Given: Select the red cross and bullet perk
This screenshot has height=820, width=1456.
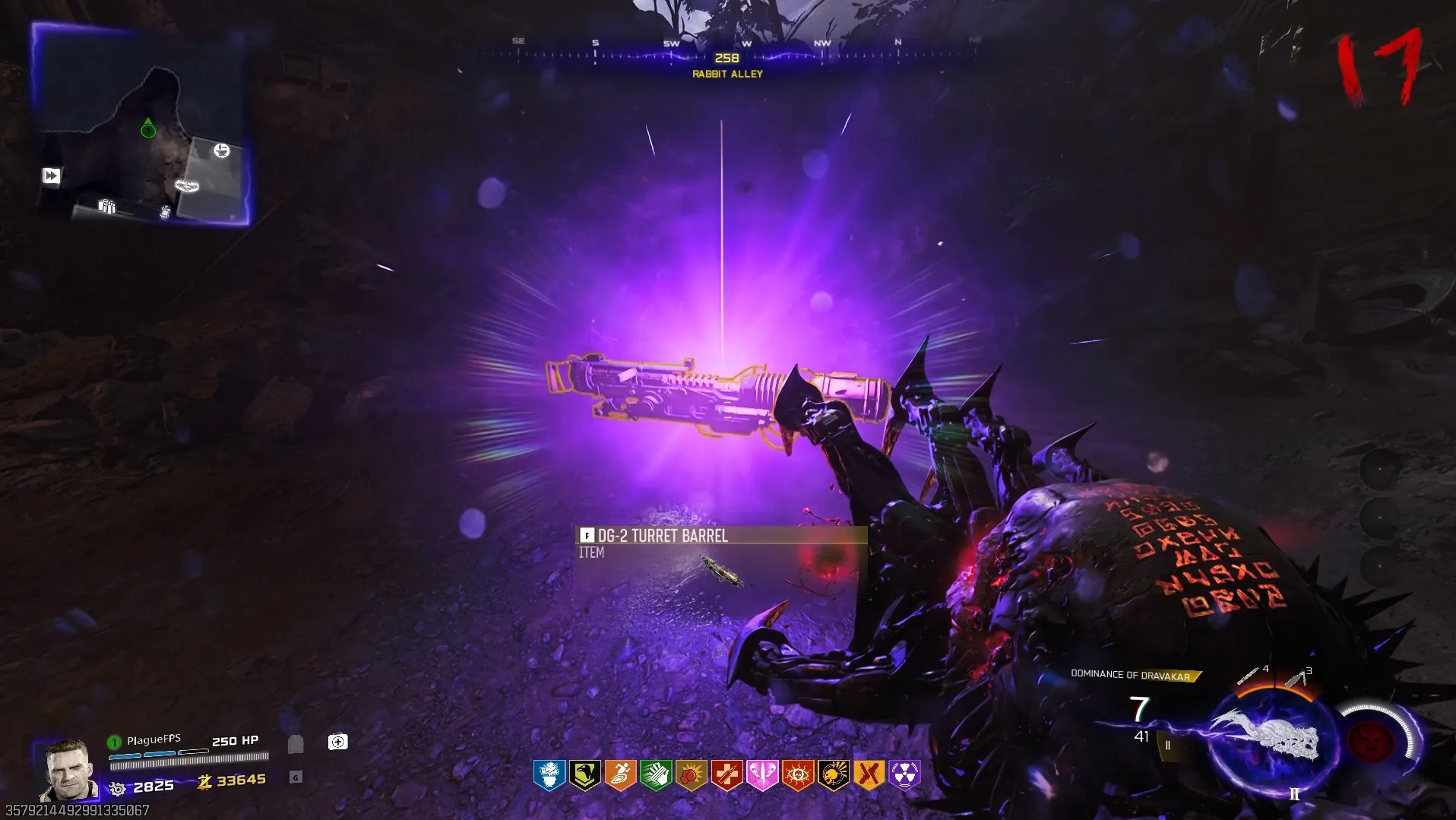Looking at the screenshot, I should (727, 775).
